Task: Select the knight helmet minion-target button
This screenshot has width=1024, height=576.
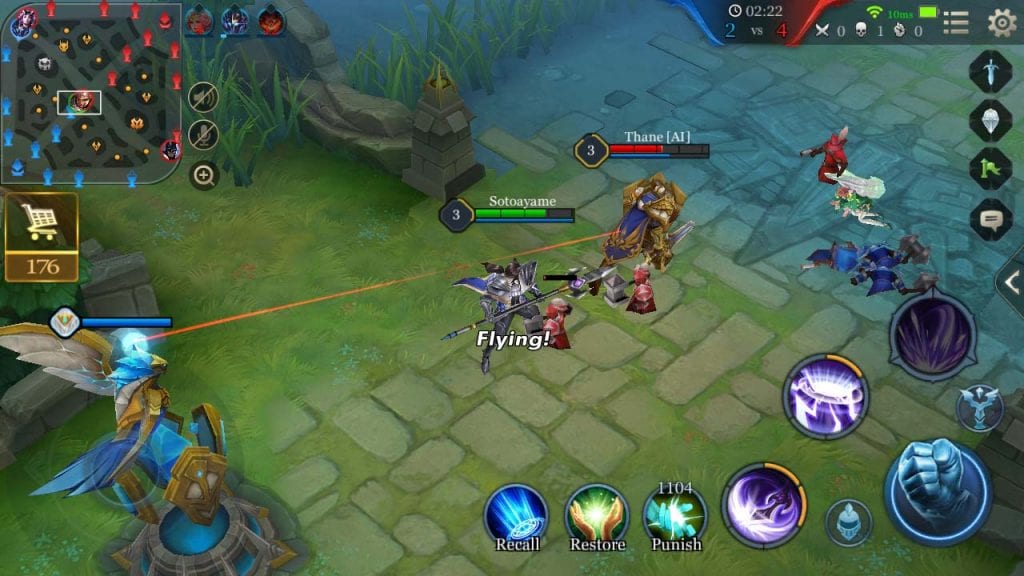Action: coord(848,523)
